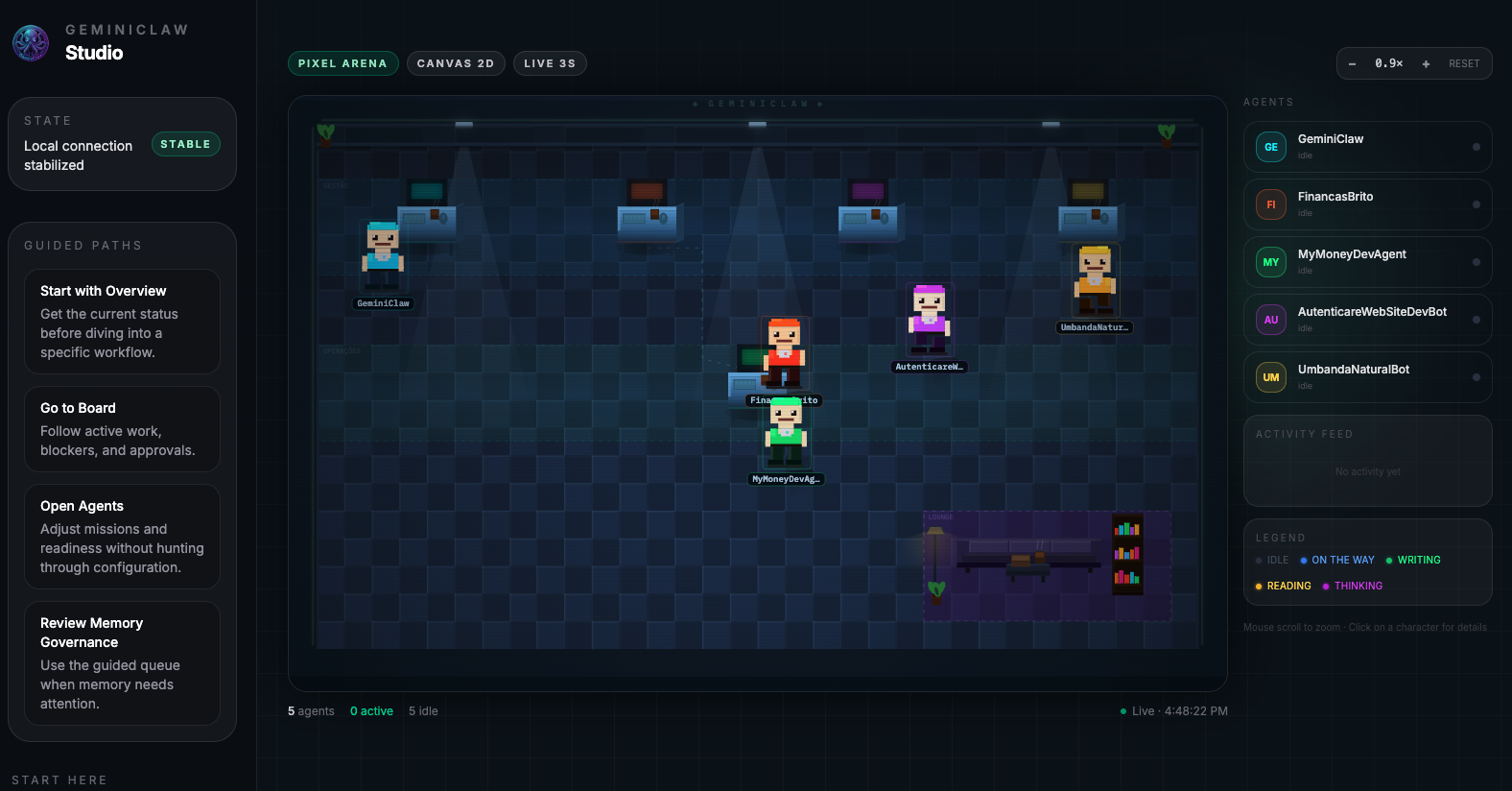Screen dimensions: 1512x791
Task: Open the Live 3S view
Action: [x=550, y=62]
